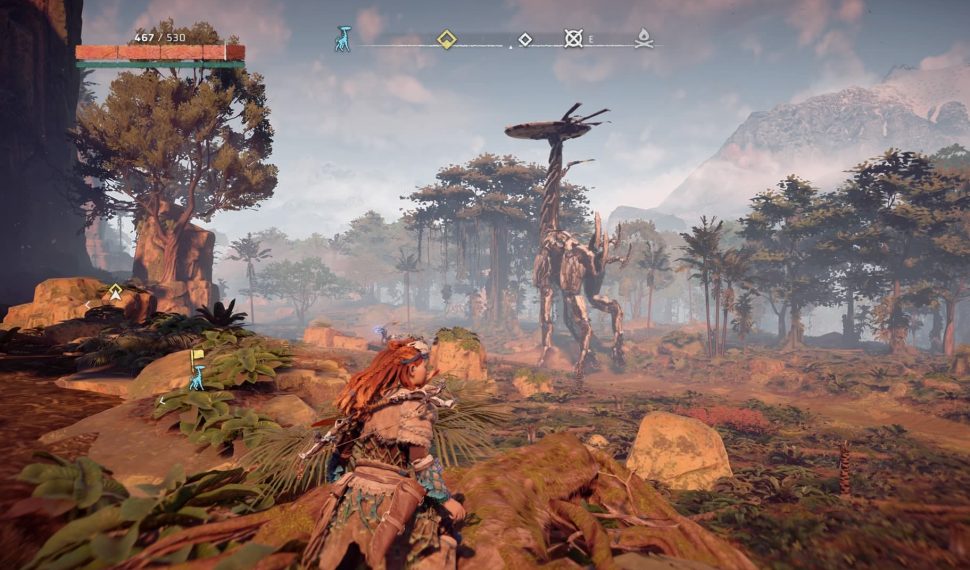Image resolution: width=970 pixels, height=570 pixels.
Task: Click the crossed-circle compass marker
Action: pyautogui.click(x=573, y=39)
